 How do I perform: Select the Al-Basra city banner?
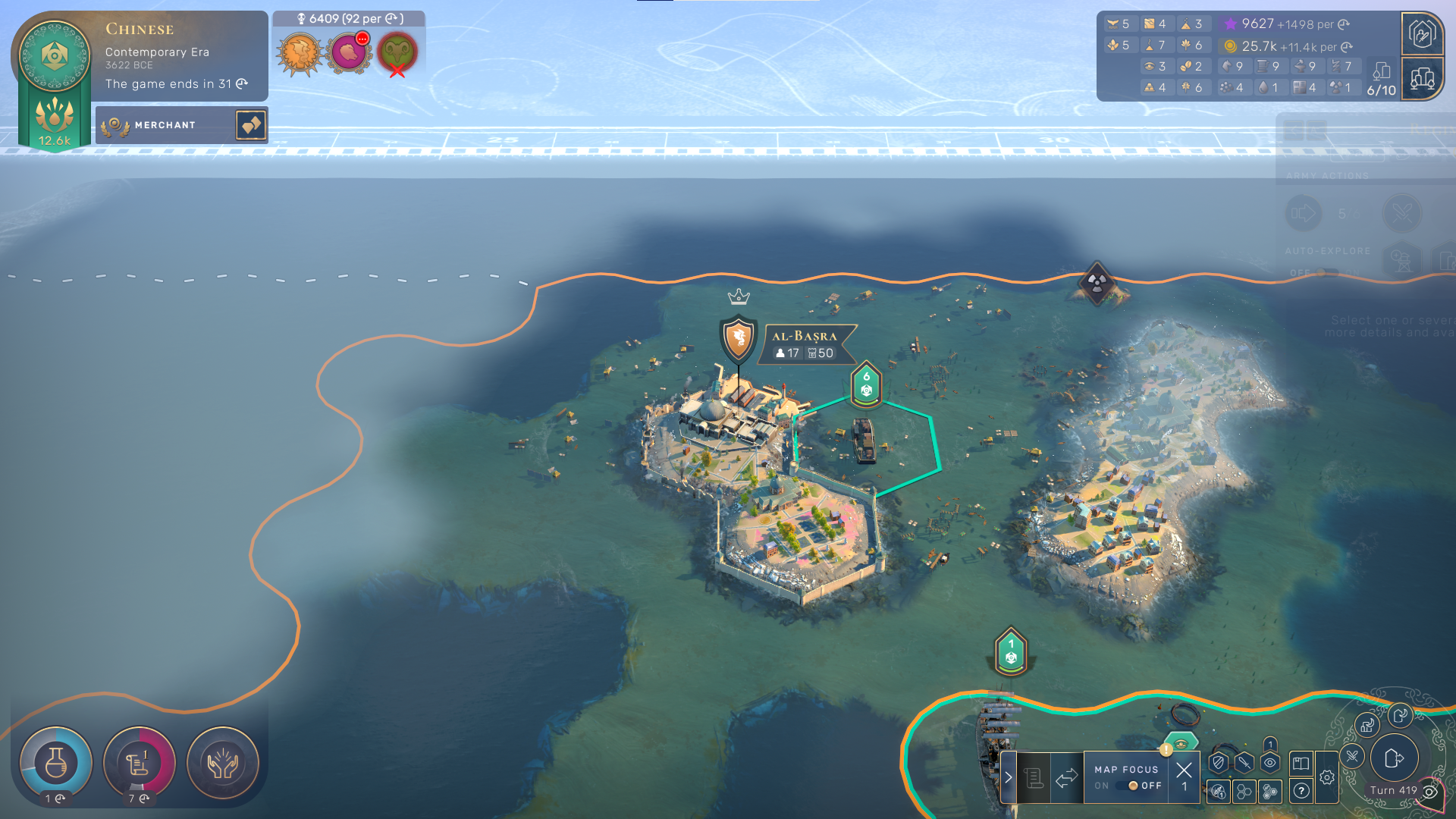(804, 344)
